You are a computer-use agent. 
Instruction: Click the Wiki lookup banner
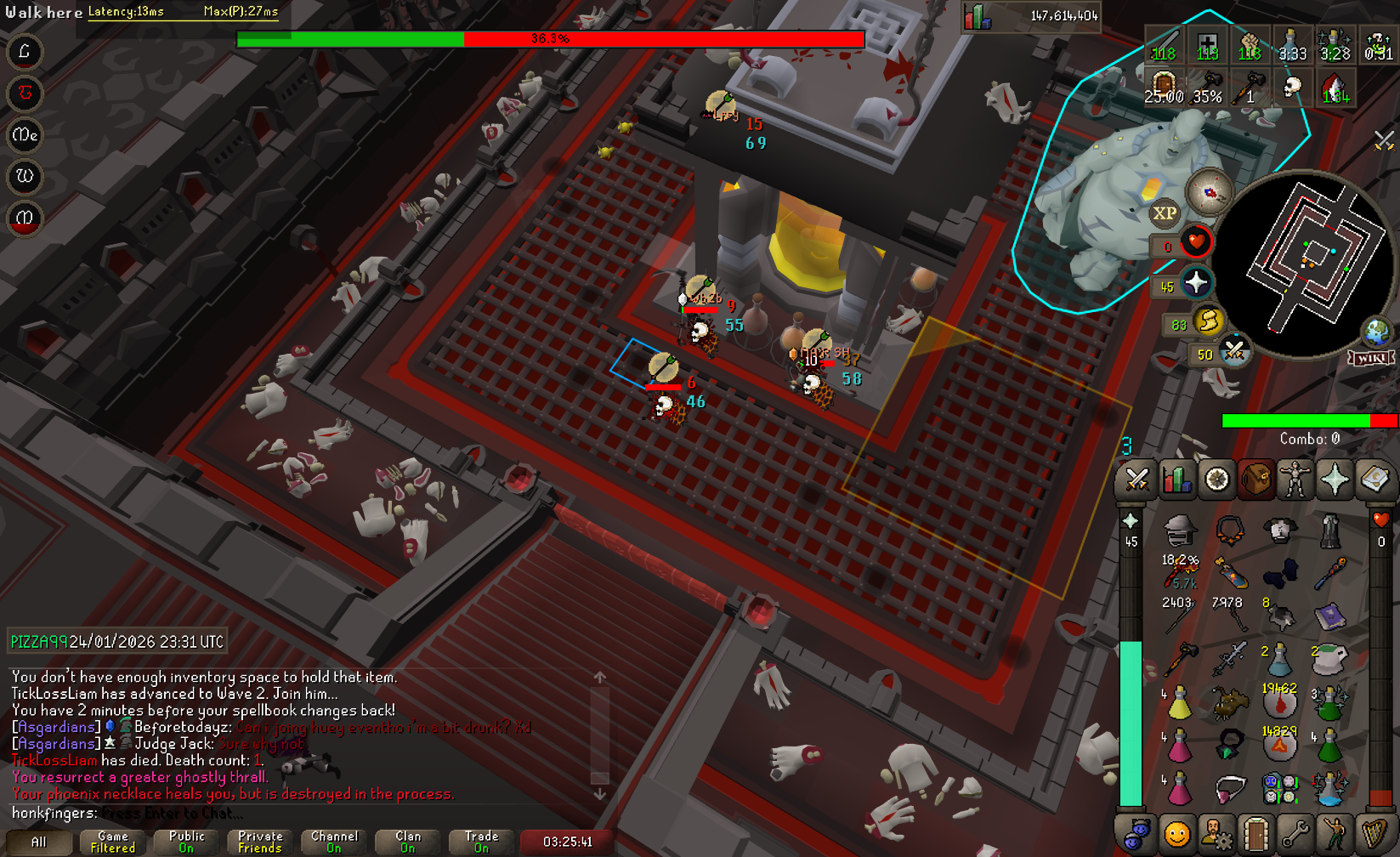(1371, 358)
